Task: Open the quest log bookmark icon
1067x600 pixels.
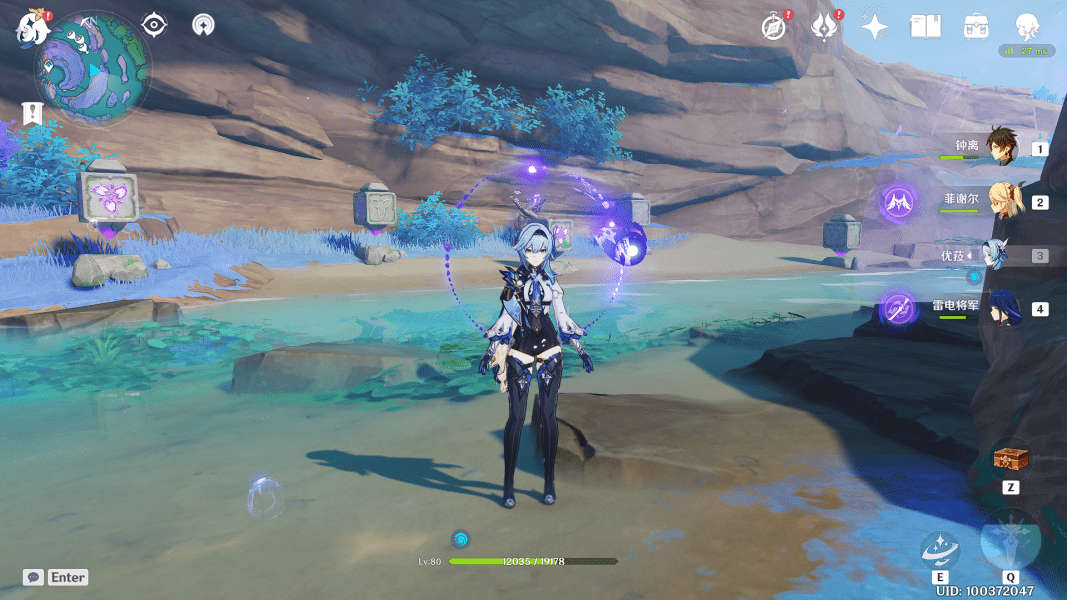Action: tap(33, 112)
